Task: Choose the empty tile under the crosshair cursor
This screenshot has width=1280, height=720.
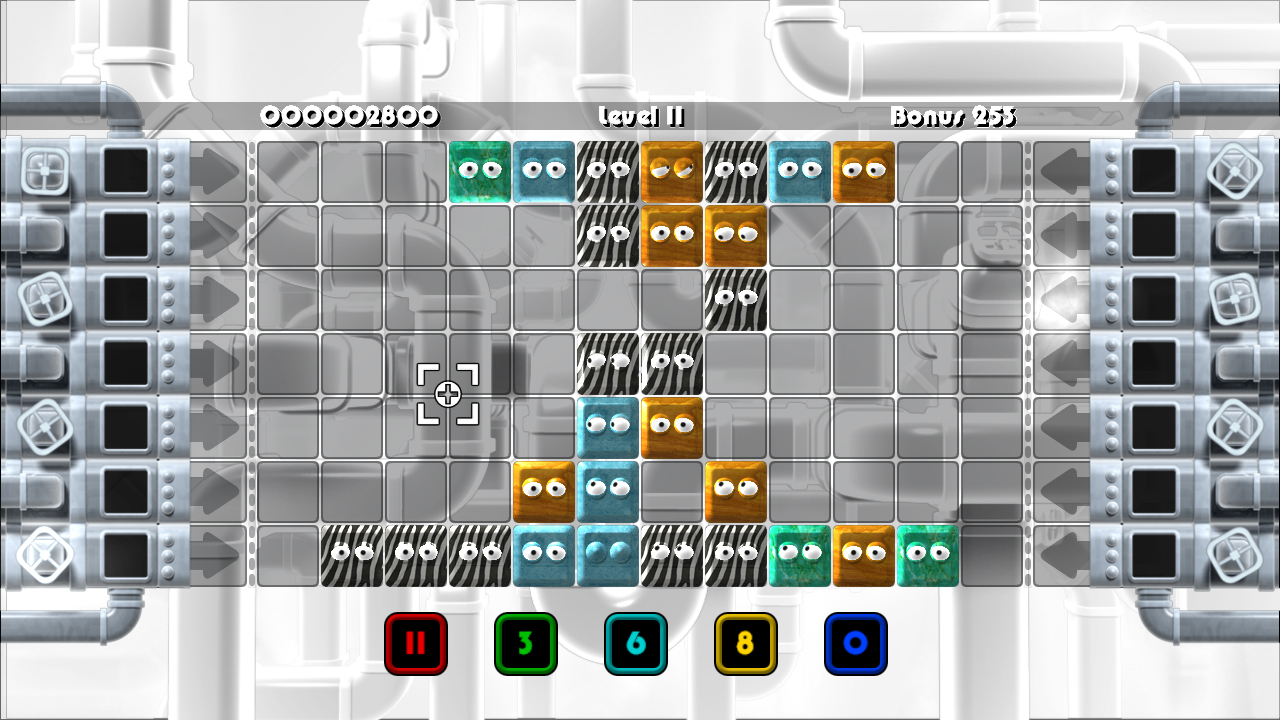Action: point(448,394)
